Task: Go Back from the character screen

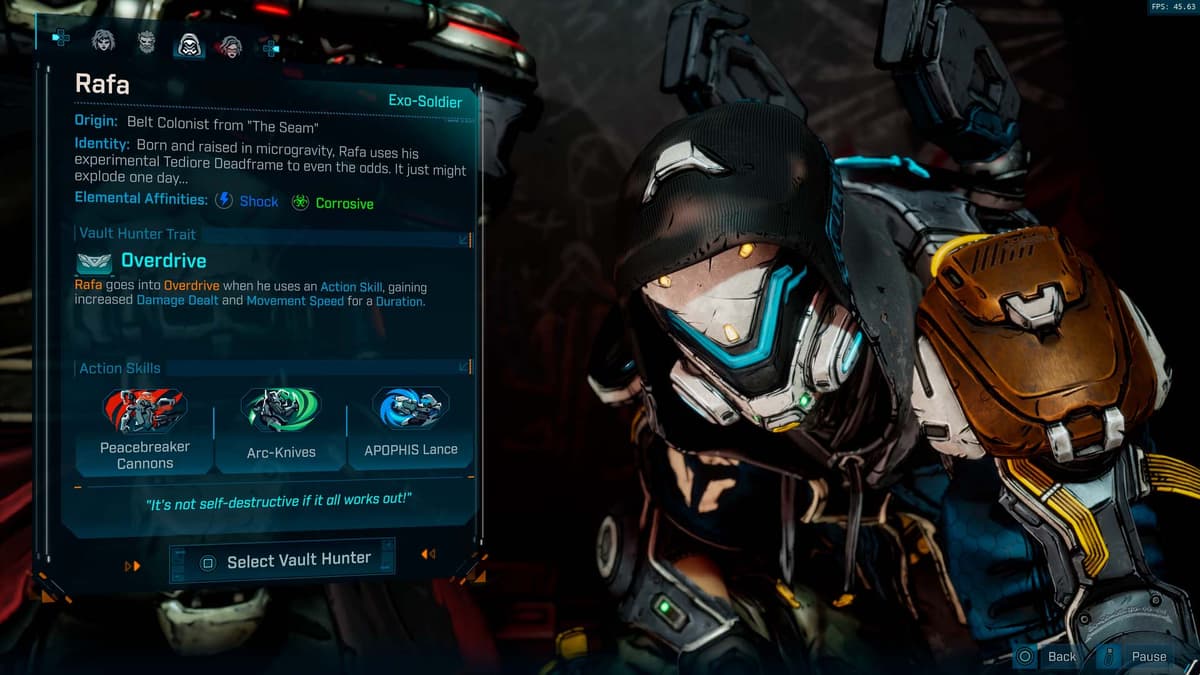Action: [1048, 656]
